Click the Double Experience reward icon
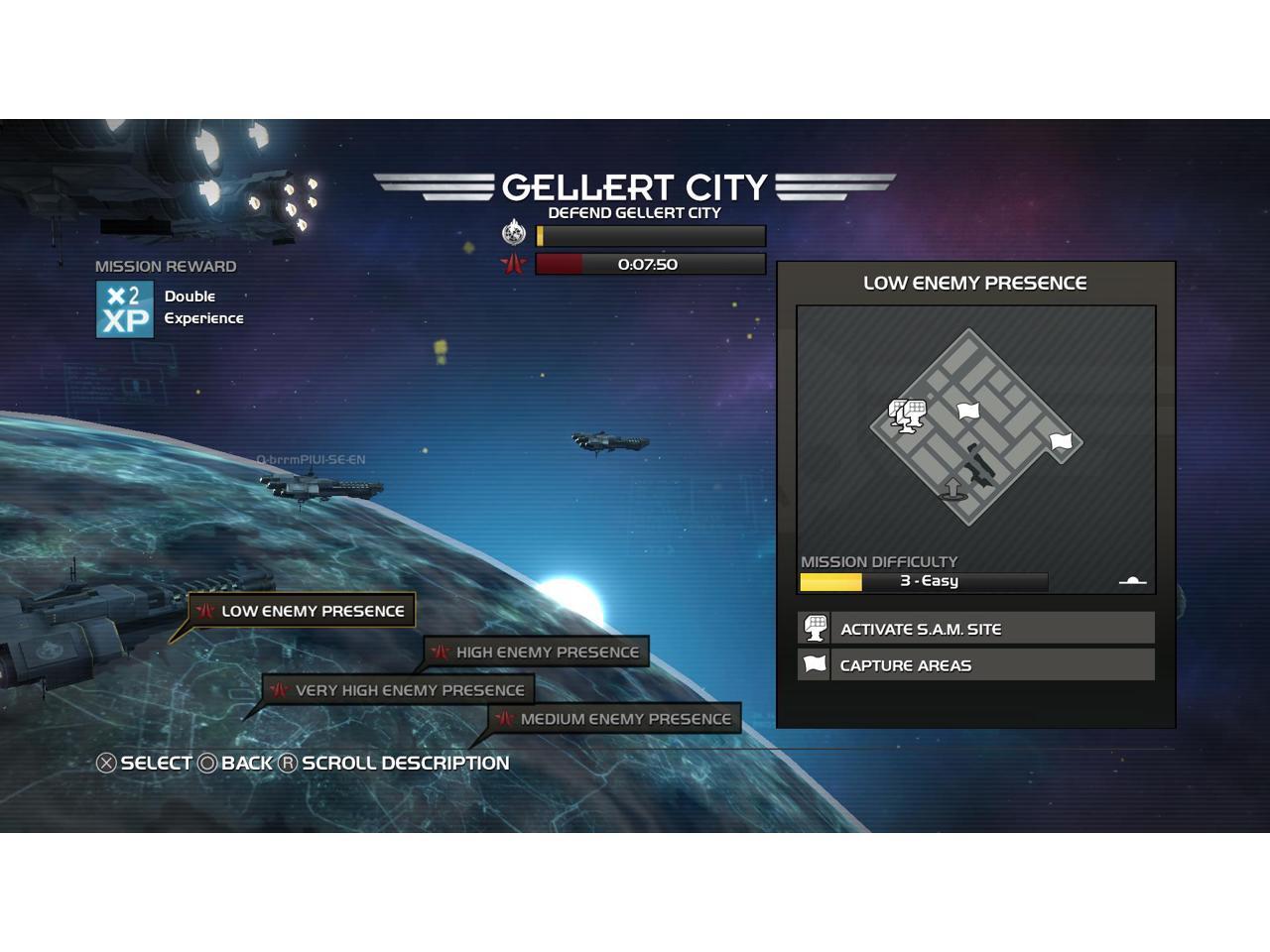Screen dimensions: 1270x952 (125, 309)
